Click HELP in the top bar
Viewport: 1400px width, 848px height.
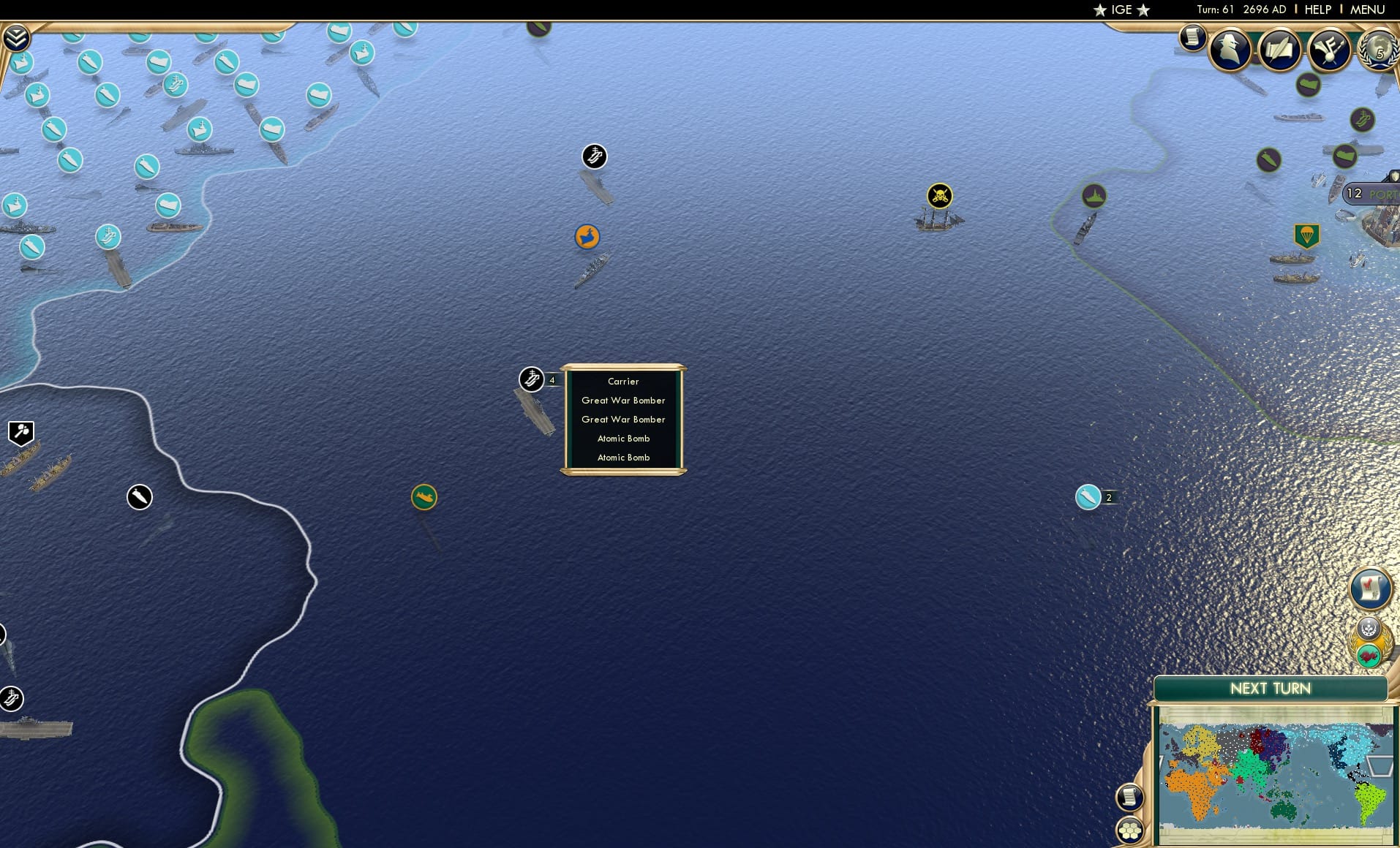[x=1317, y=10]
